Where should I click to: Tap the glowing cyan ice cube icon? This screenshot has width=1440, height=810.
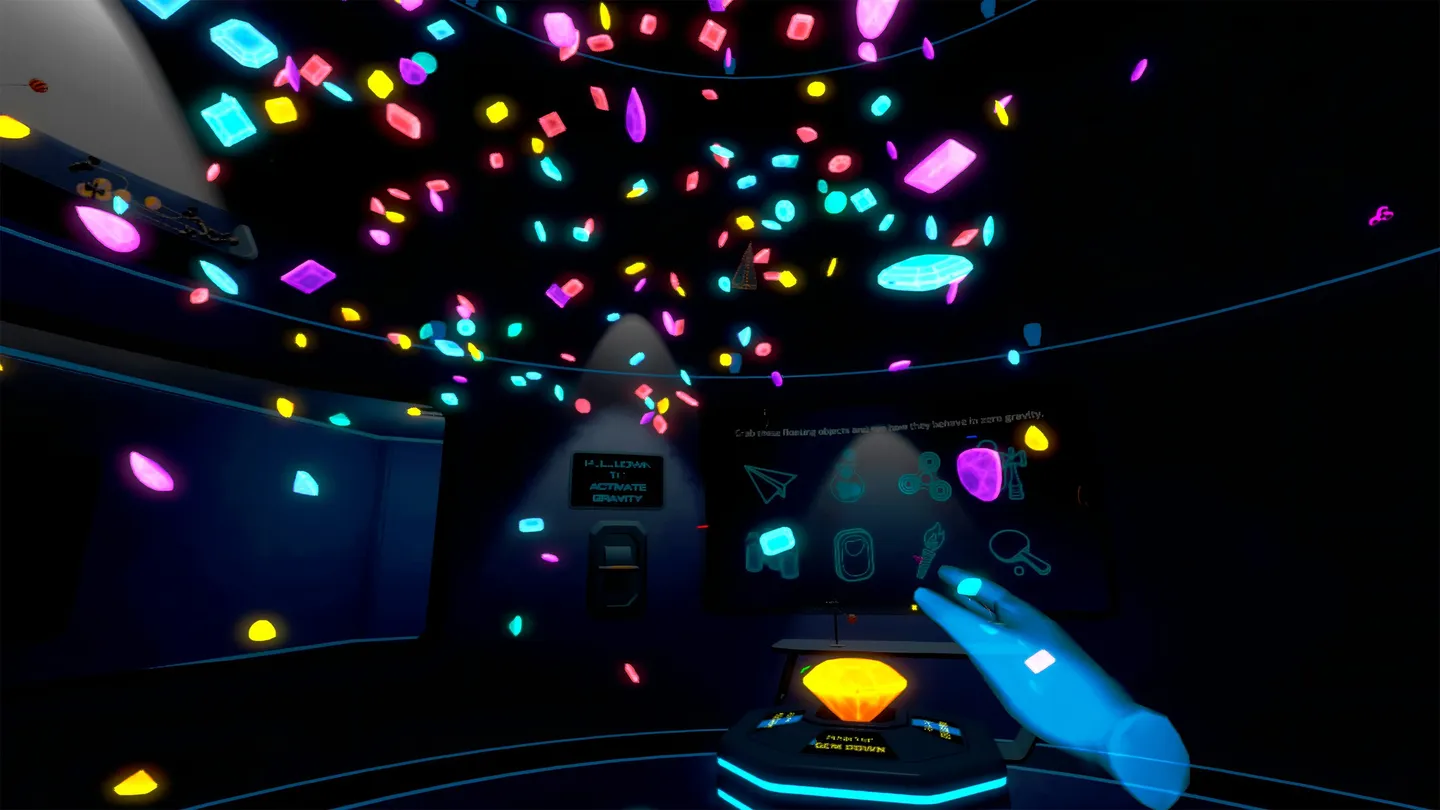779,543
